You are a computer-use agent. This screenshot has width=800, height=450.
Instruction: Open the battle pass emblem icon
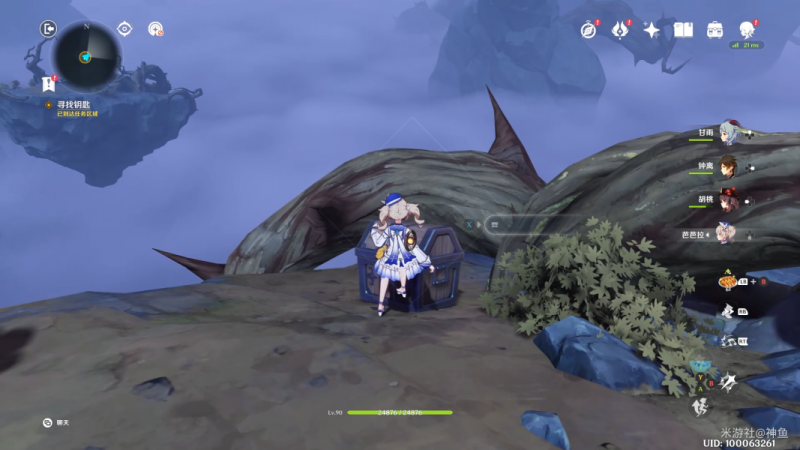pos(620,31)
